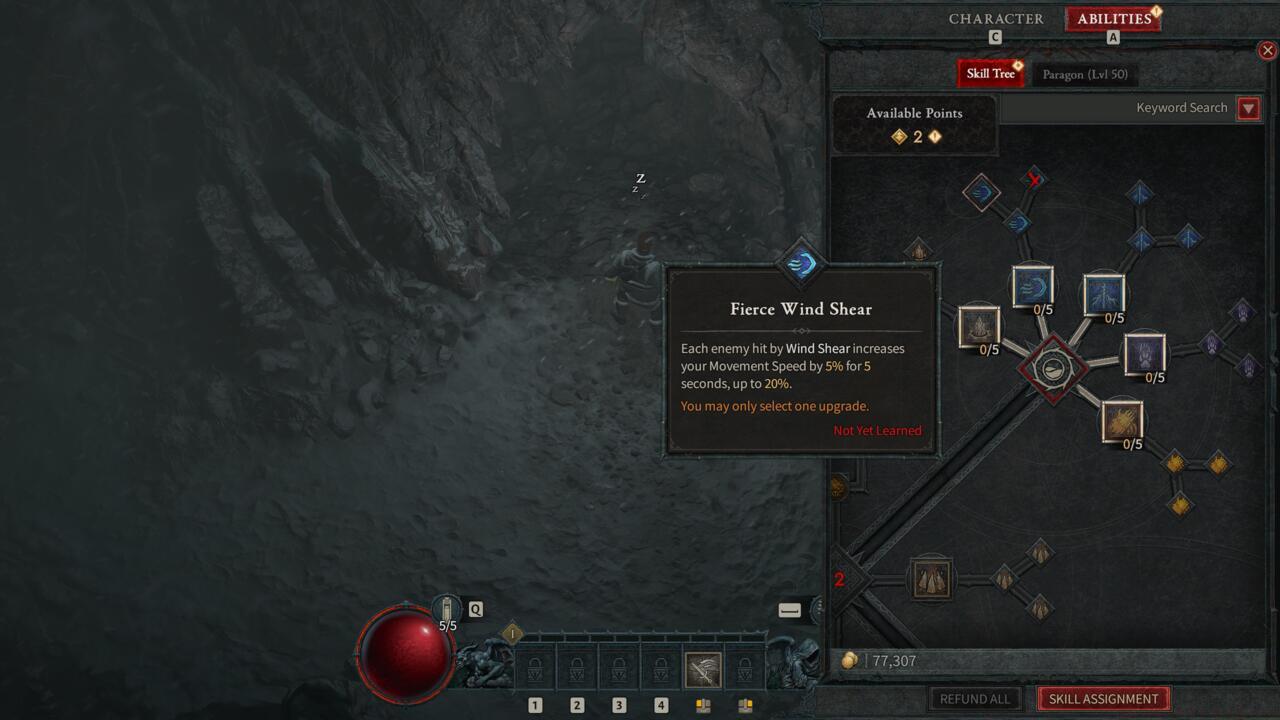Viewport: 1280px width, 720px height.
Task: Select the brown earth spike skill node
Action: 979,327
